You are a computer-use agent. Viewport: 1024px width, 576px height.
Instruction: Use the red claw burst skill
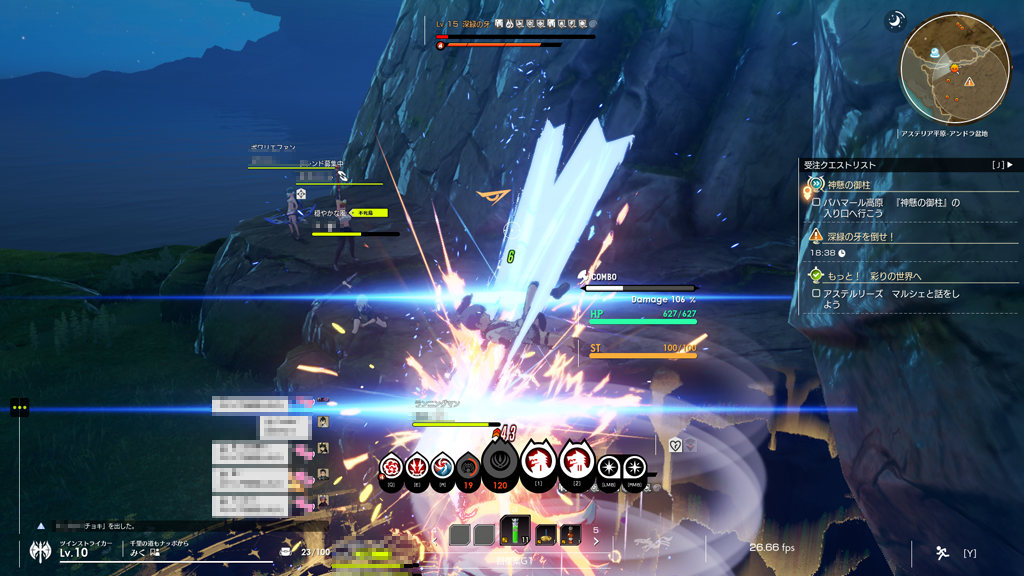point(417,466)
